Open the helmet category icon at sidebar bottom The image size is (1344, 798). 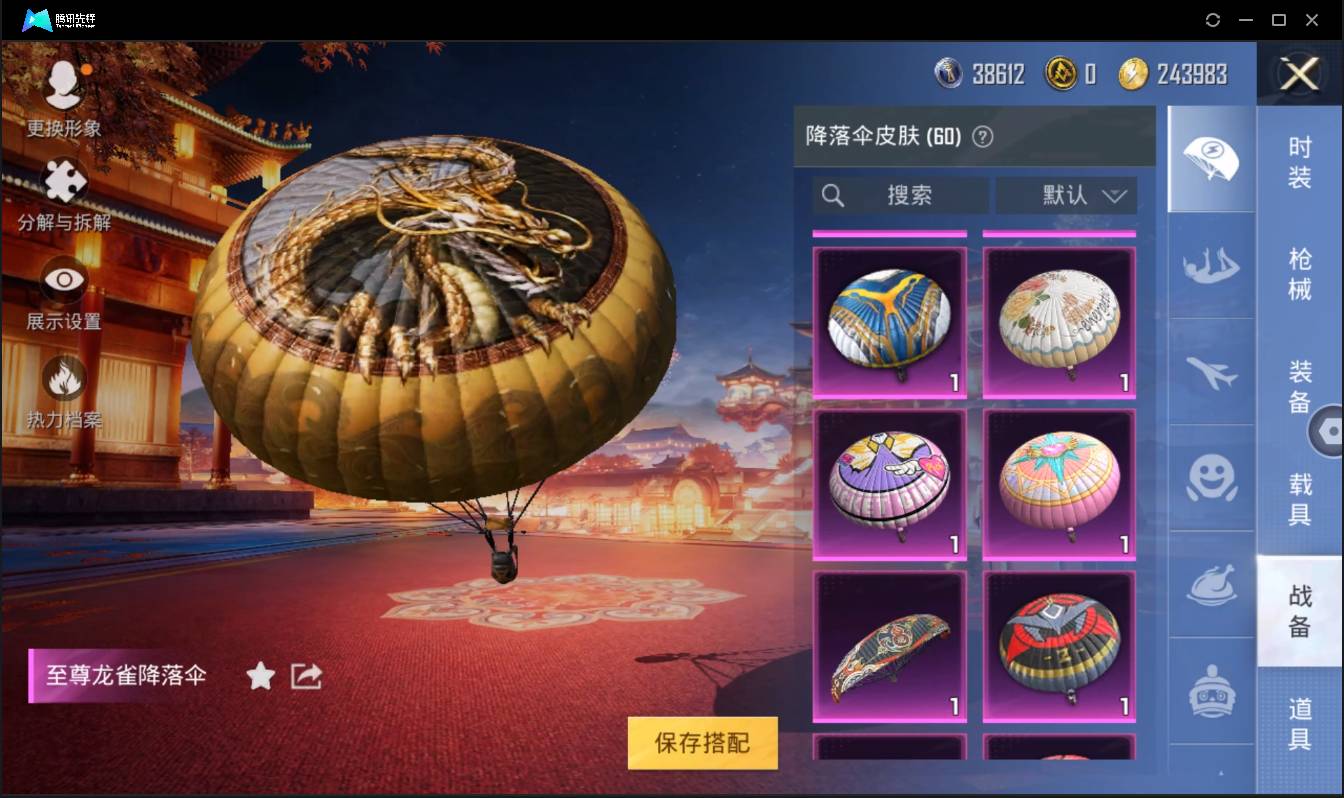[x=1211, y=690]
